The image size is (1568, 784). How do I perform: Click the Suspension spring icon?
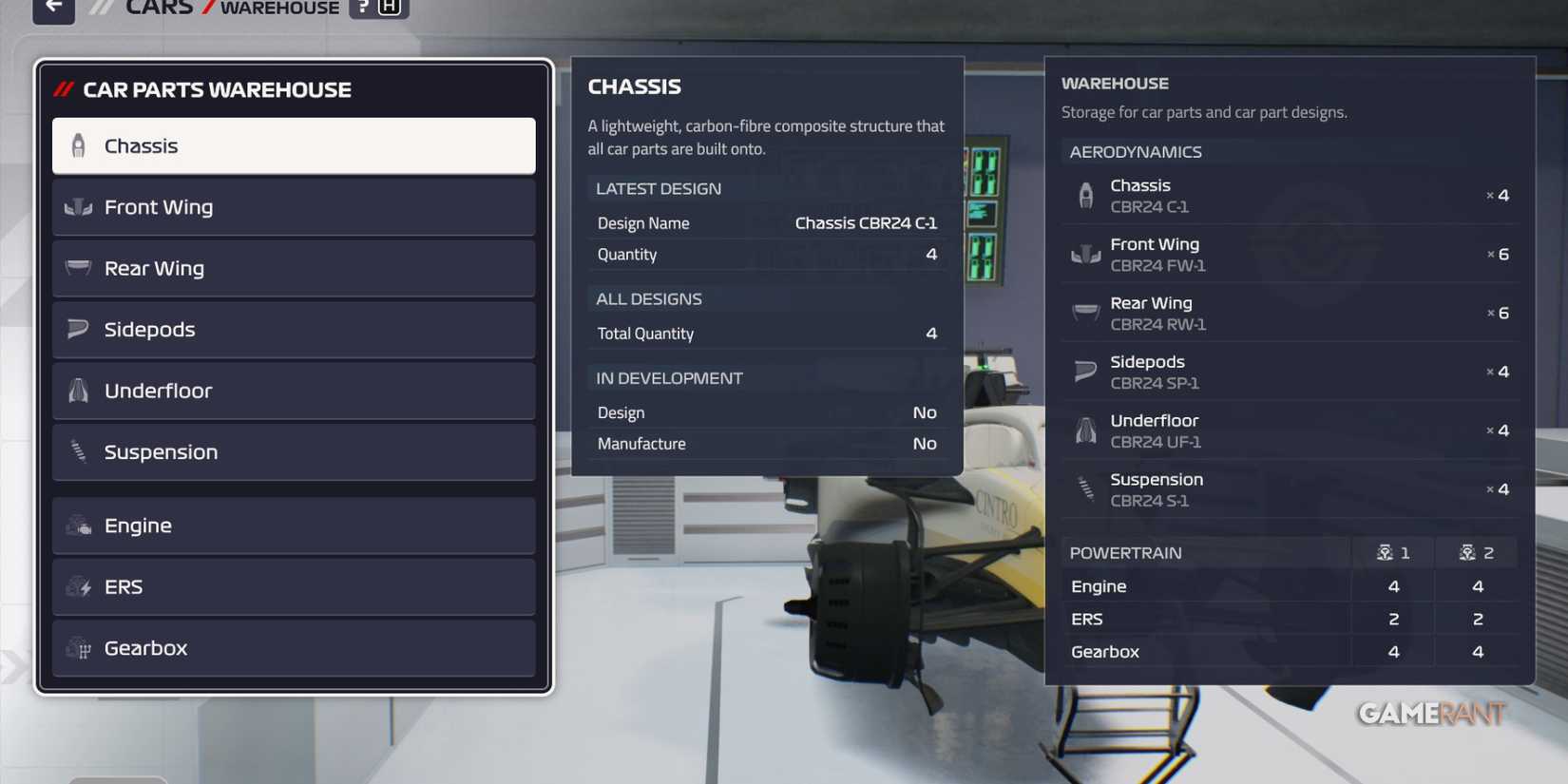pos(77,451)
